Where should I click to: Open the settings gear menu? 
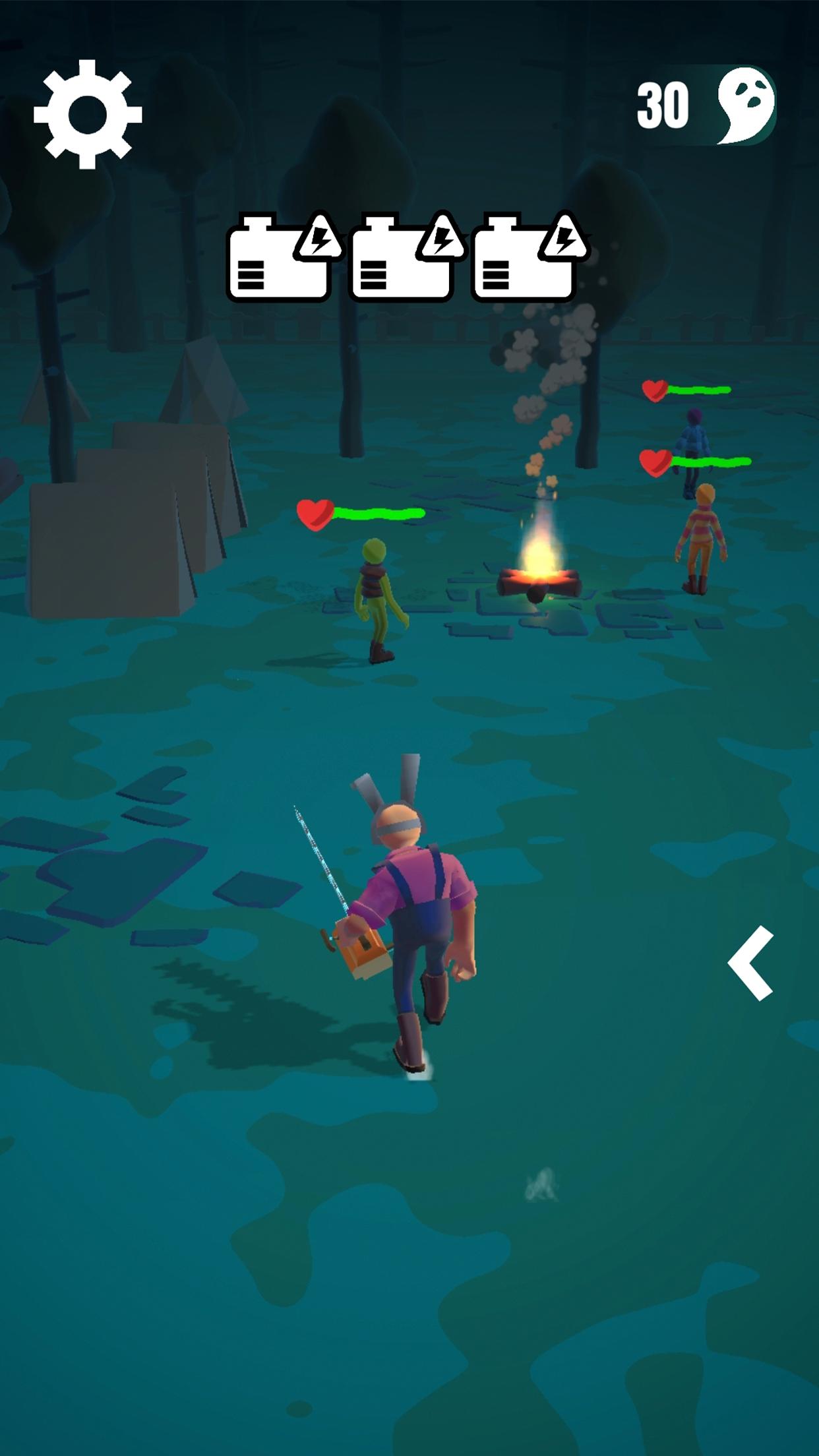[88, 114]
